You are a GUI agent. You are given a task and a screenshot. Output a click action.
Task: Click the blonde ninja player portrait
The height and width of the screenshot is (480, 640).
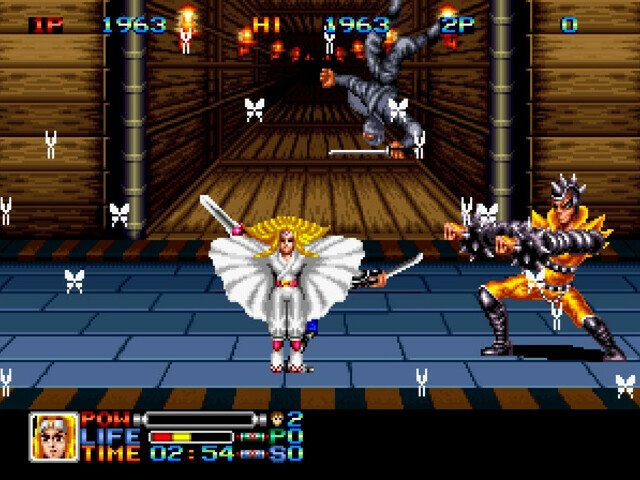point(53,437)
